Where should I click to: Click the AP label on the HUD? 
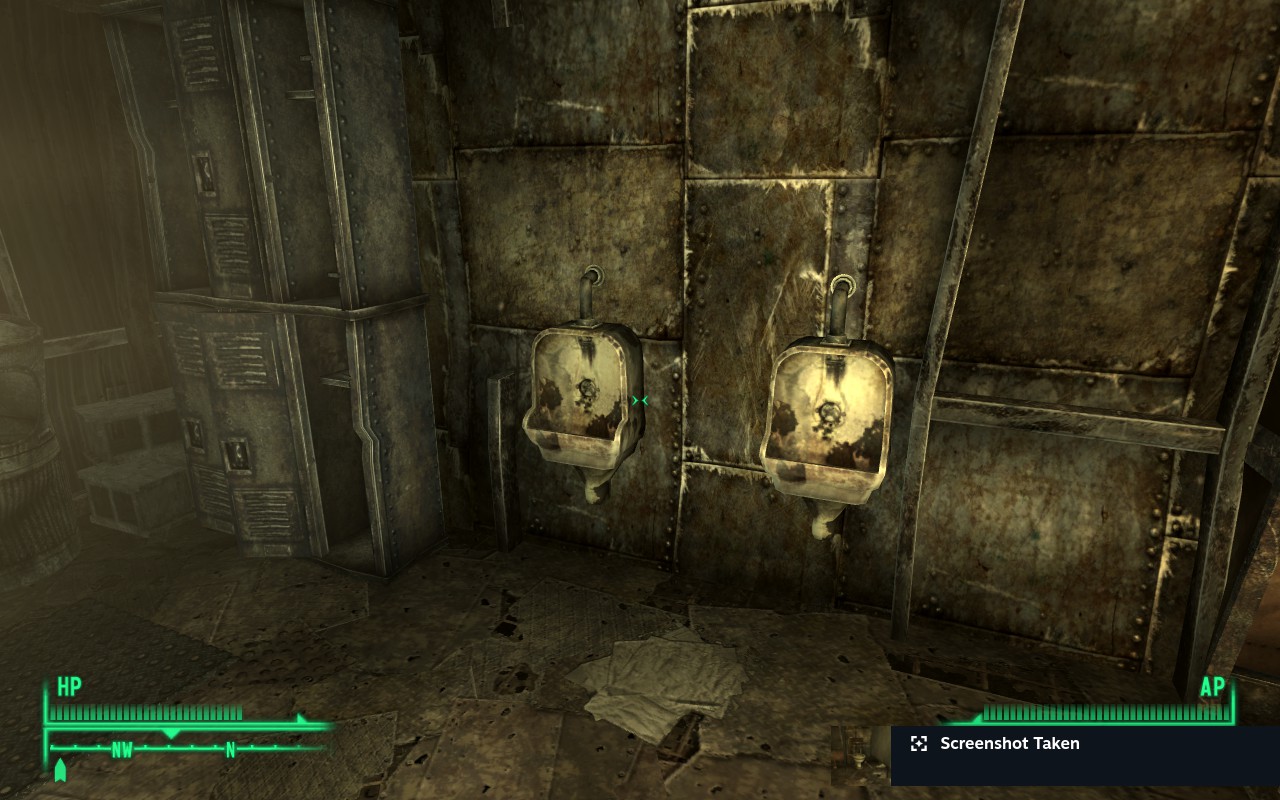pos(1213,688)
